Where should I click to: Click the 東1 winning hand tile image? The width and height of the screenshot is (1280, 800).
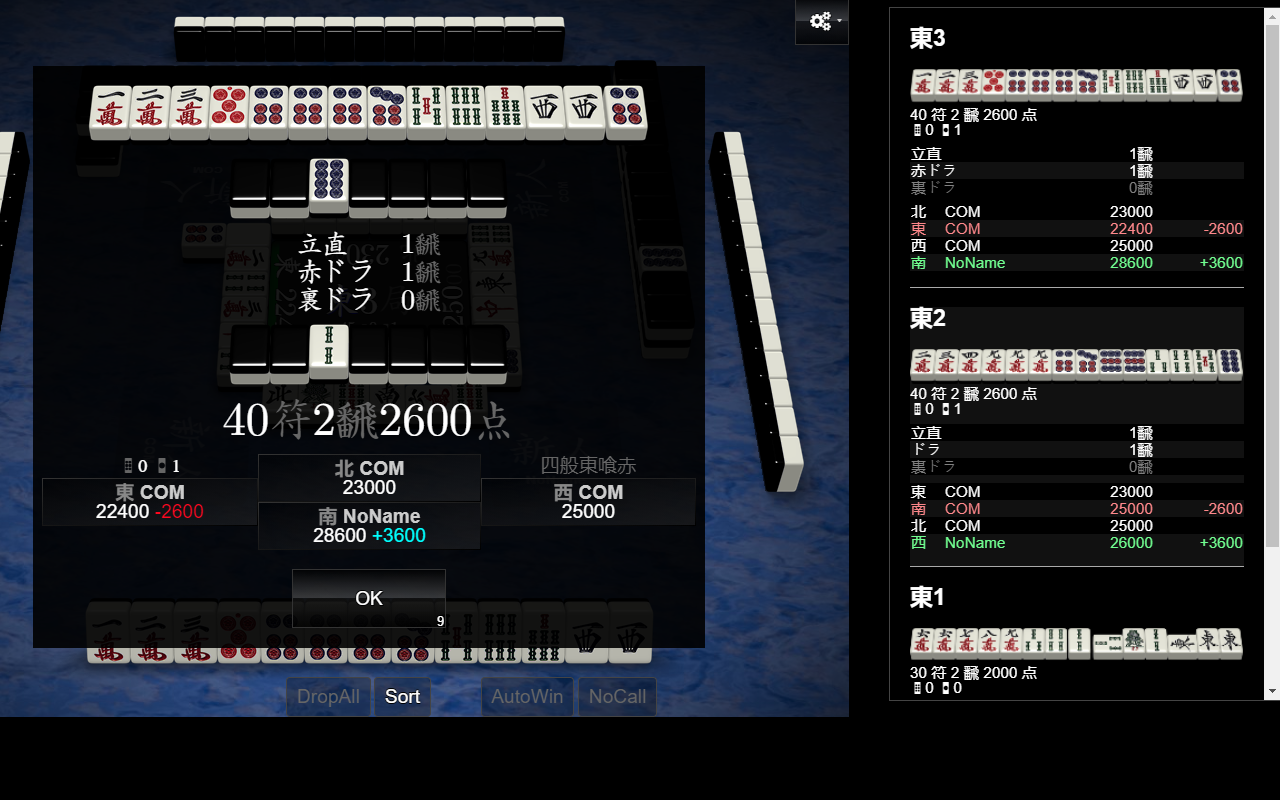[1075, 641]
